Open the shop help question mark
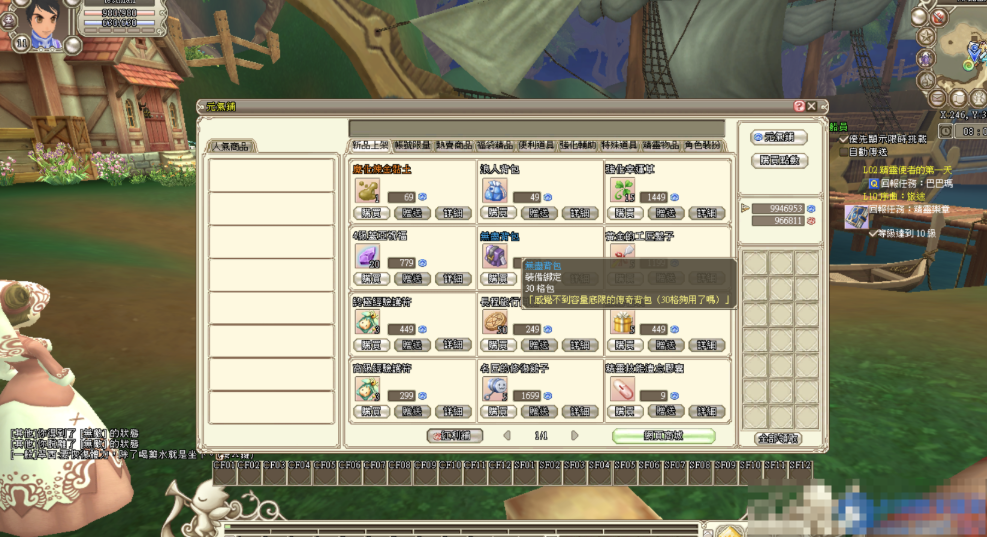This screenshot has width=987, height=537. (799, 106)
